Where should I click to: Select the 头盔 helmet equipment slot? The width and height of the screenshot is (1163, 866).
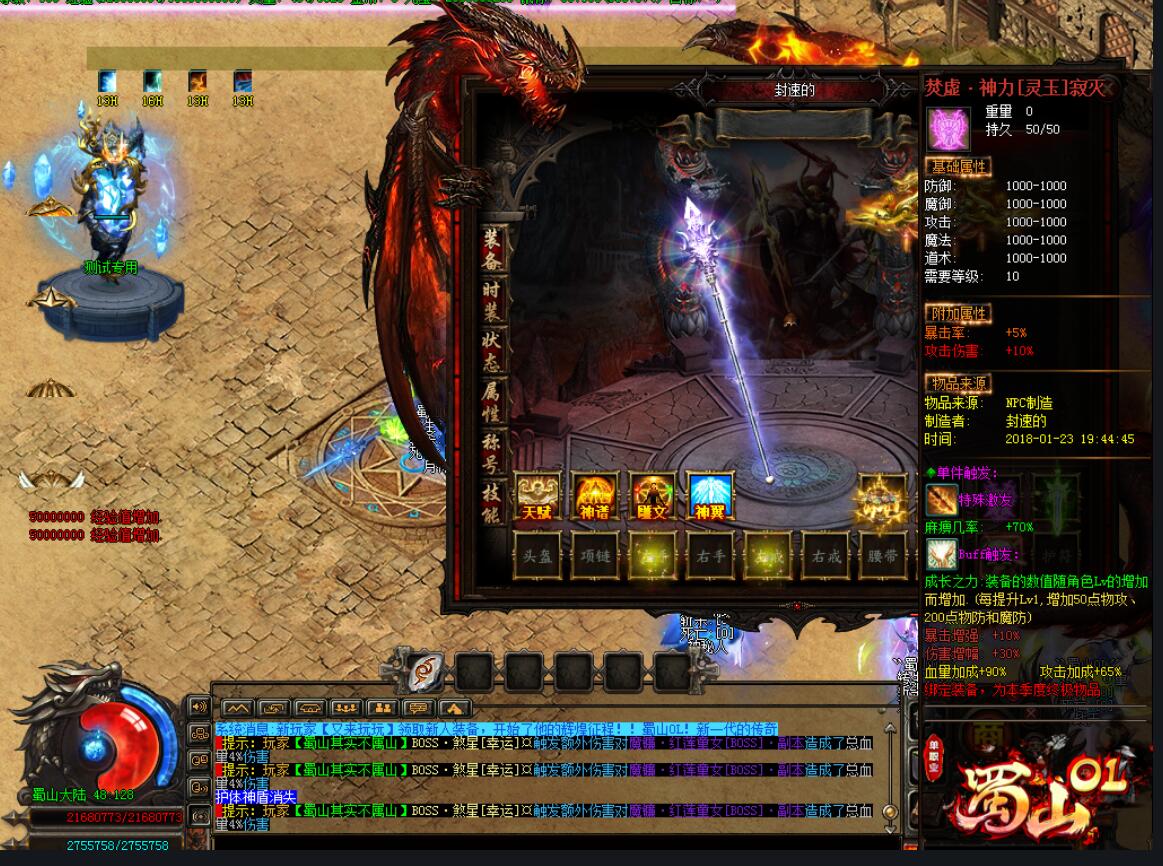pos(538,555)
